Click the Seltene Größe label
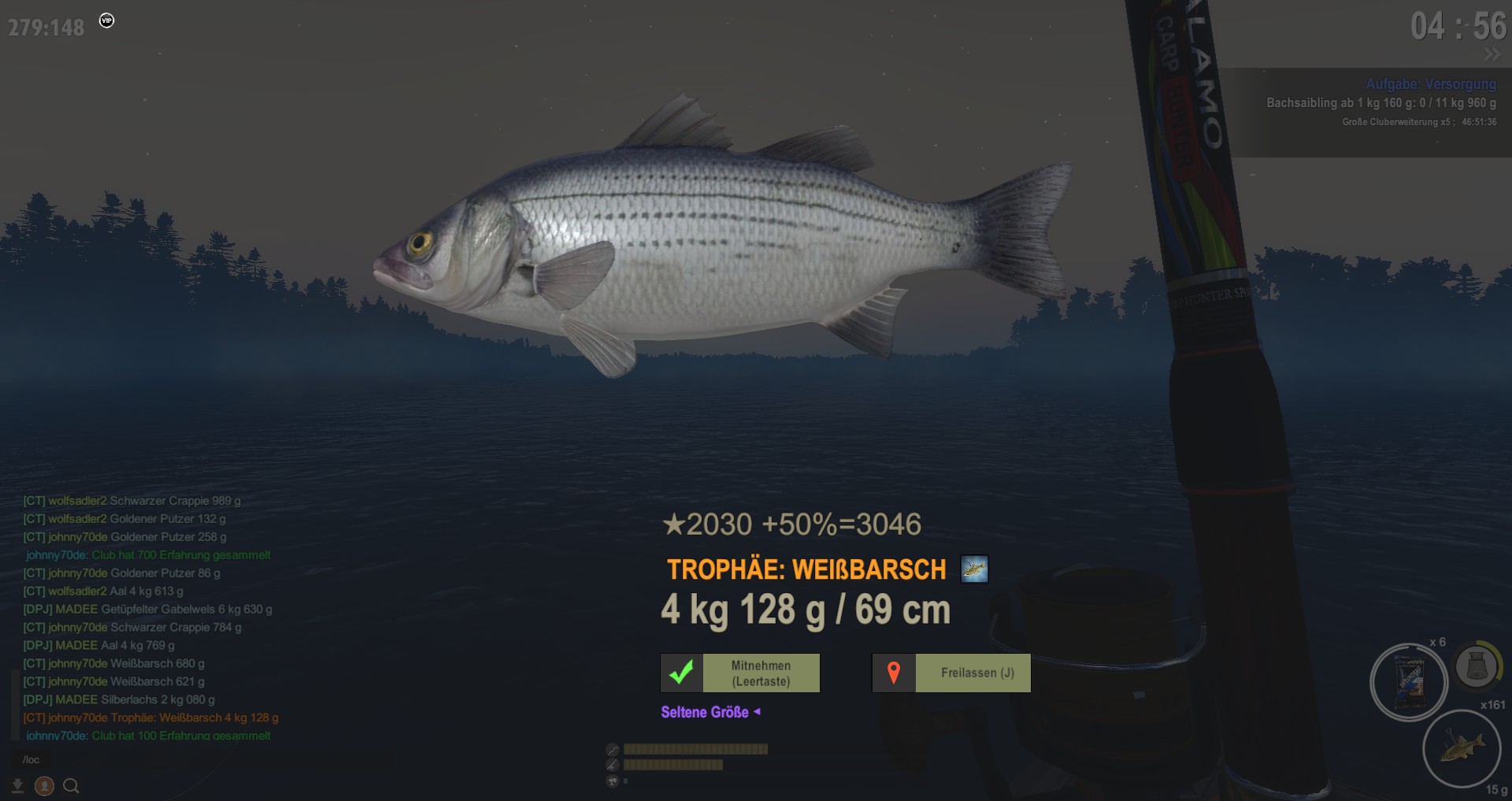Viewport: 1512px width, 801px height. (705, 712)
